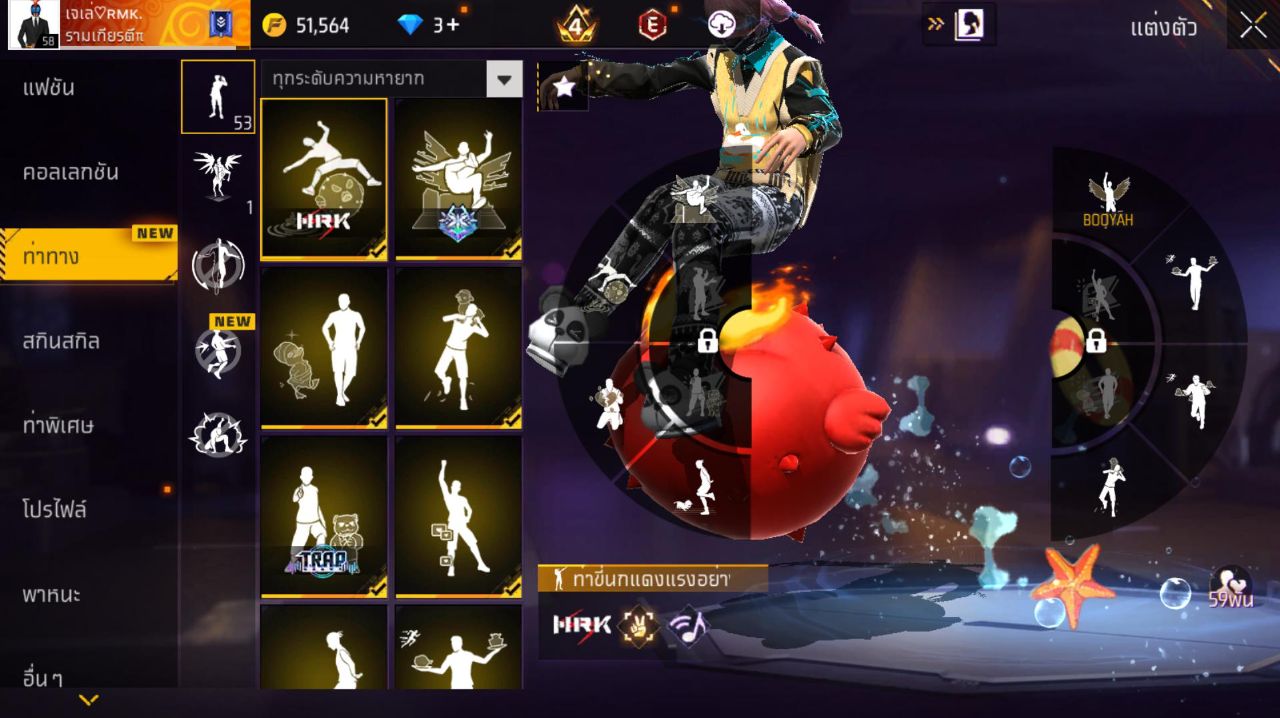Select the HRK ball emote tile

coord(323,179)
